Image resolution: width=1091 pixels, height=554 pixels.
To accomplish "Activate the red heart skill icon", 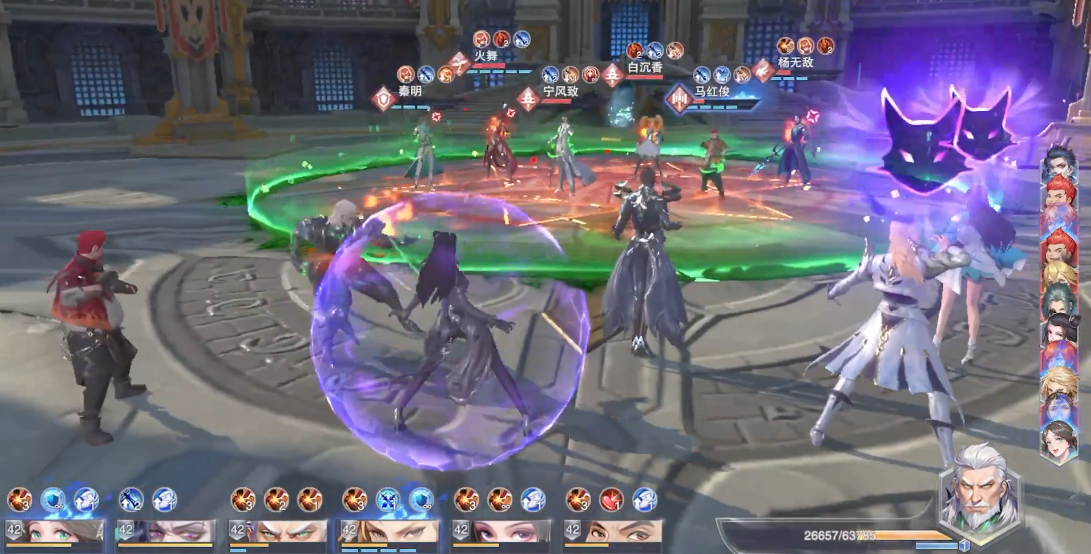I will click(x=611, y=499).
